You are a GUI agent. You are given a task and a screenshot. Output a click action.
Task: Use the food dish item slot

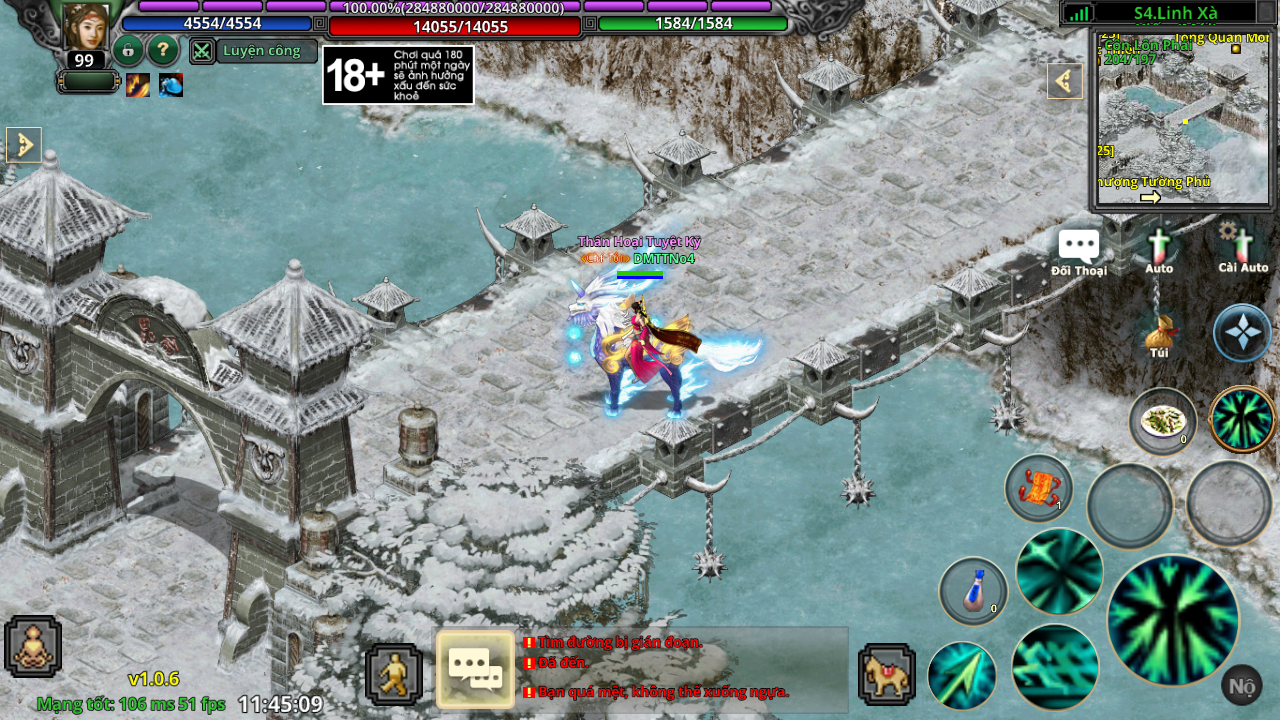tap(1163, 421)
